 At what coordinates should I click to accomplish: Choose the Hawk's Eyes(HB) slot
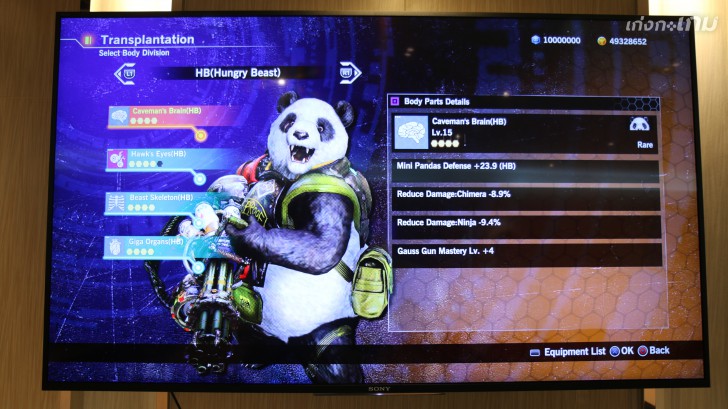pos(160,158)
